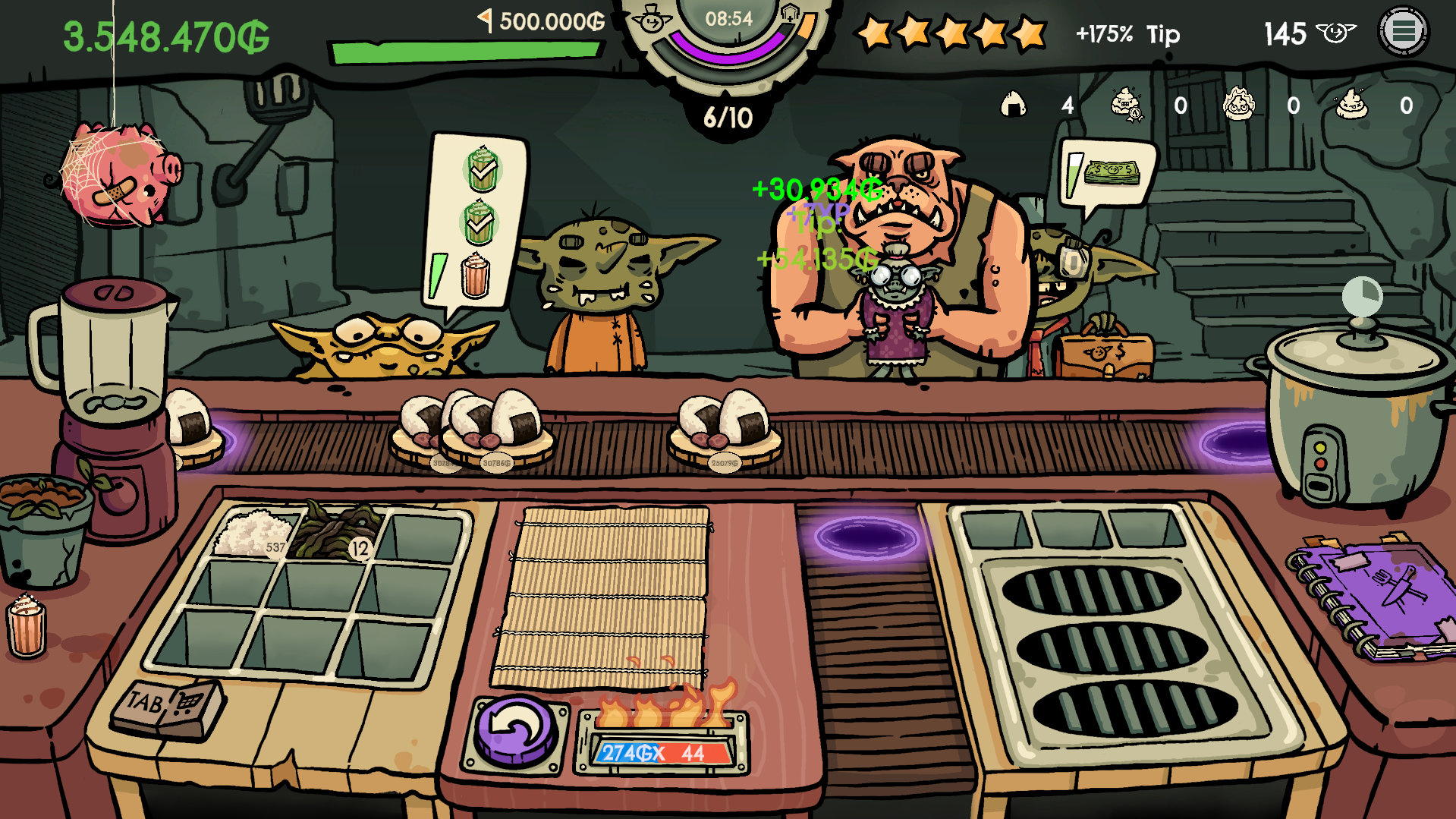1456x819 pixels.
Task: Click the purple undo arrow button
Action: pyautogui.click(x=516, y=730)
